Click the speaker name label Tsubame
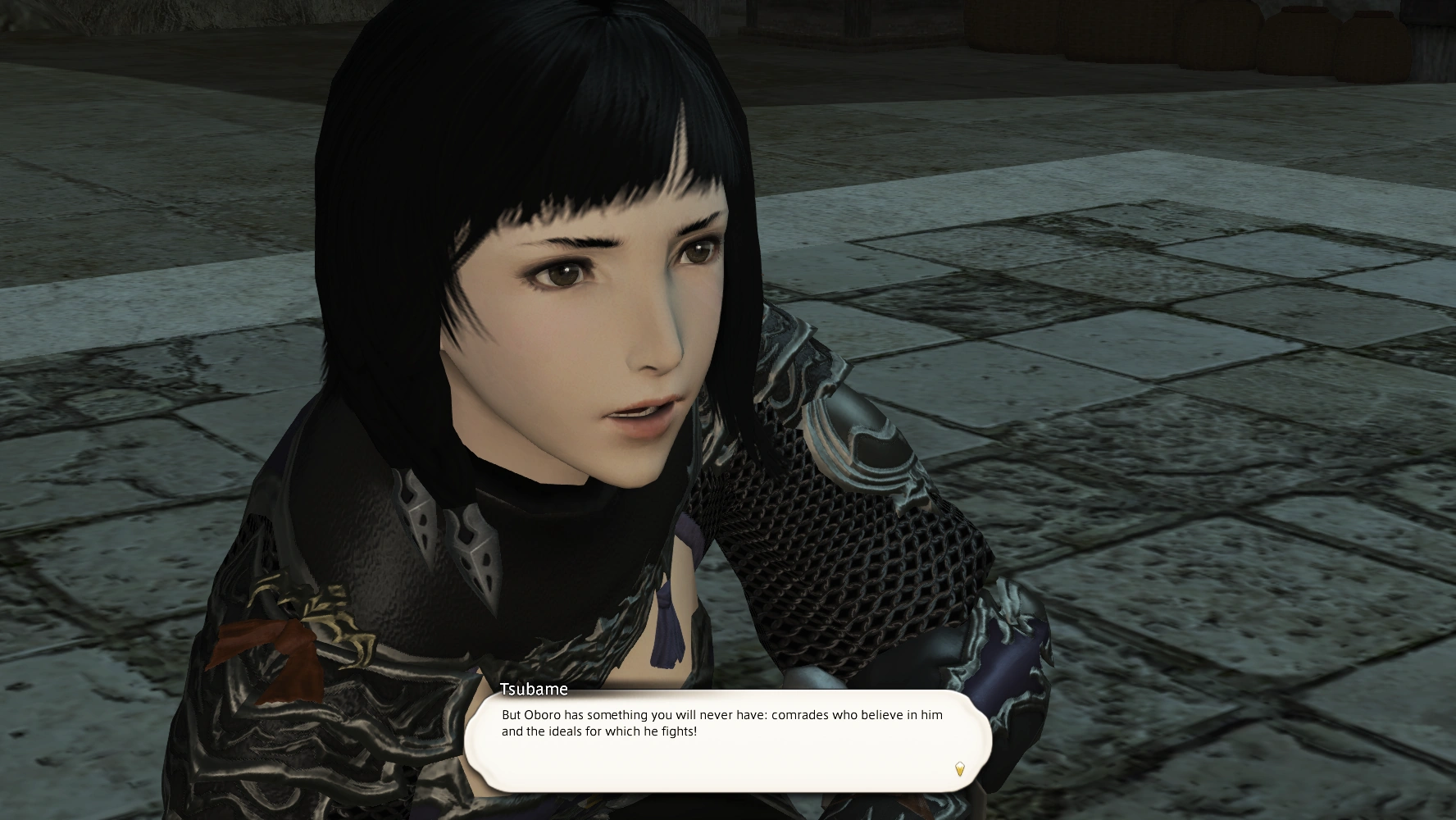Image resolution: width=1456 pixels, height=820 pixels. coord(534,690)
